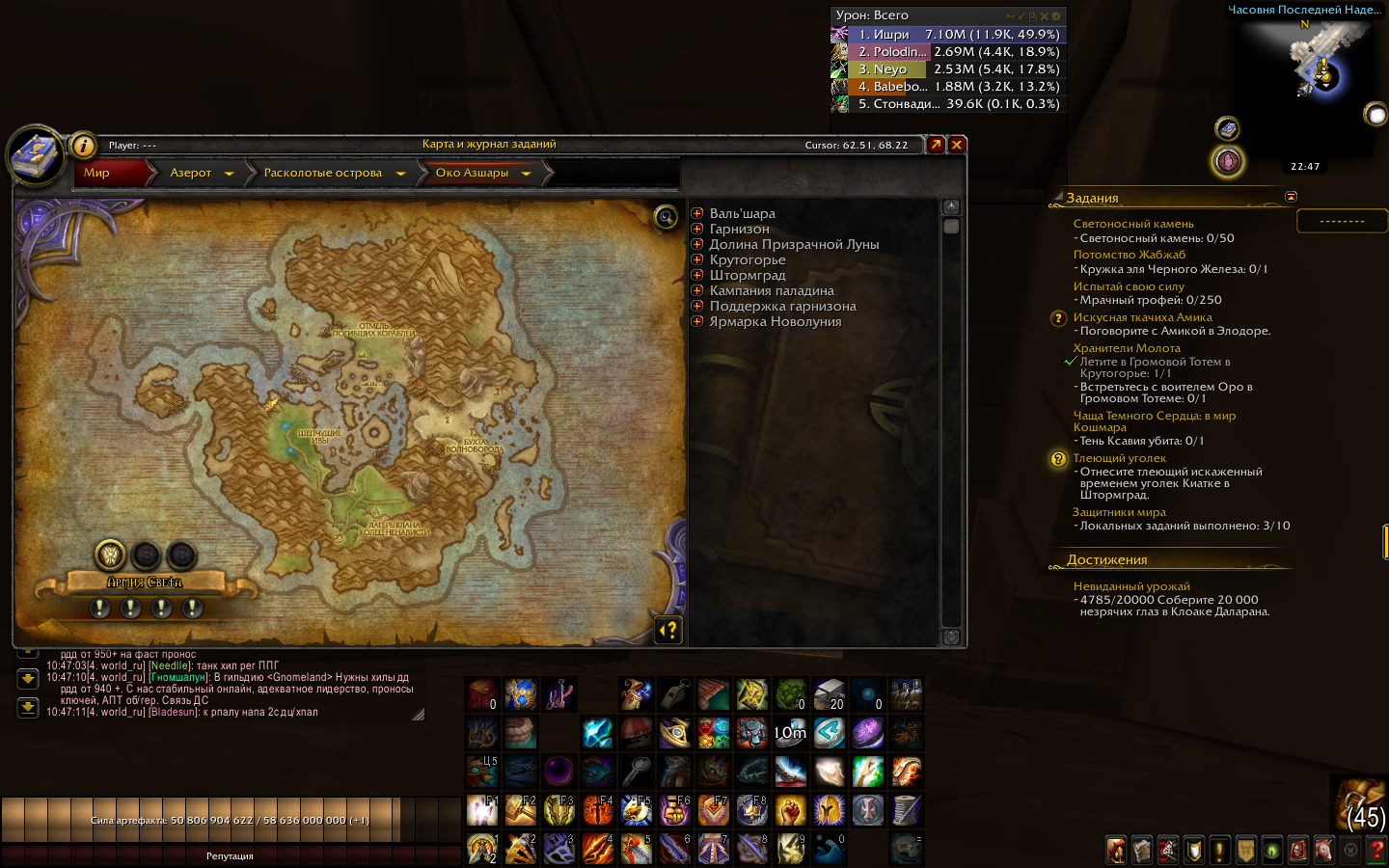Close the map and quest log window
The height and width of the screenshot is (868, 1389).
(957, 145)
